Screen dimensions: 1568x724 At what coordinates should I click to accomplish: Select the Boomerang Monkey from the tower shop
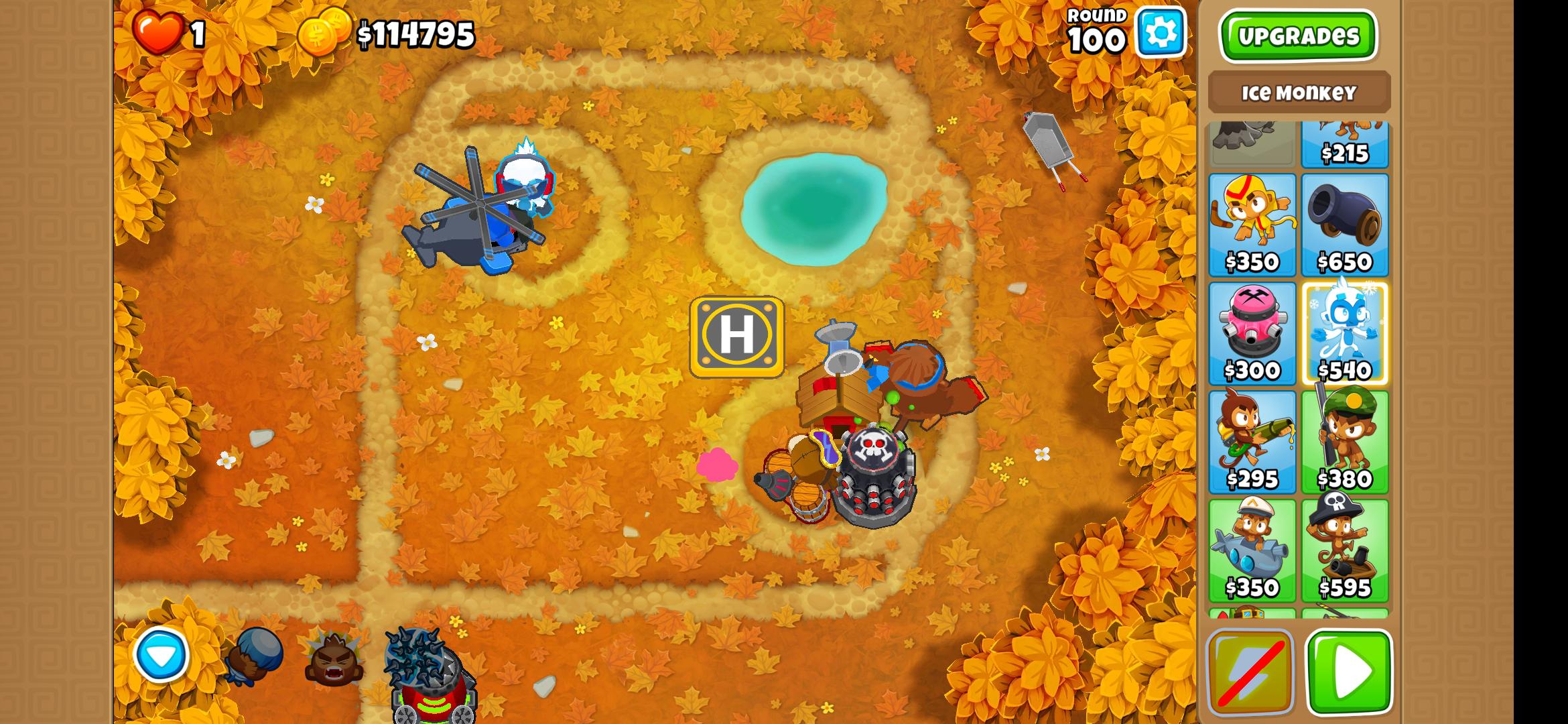1252,221
